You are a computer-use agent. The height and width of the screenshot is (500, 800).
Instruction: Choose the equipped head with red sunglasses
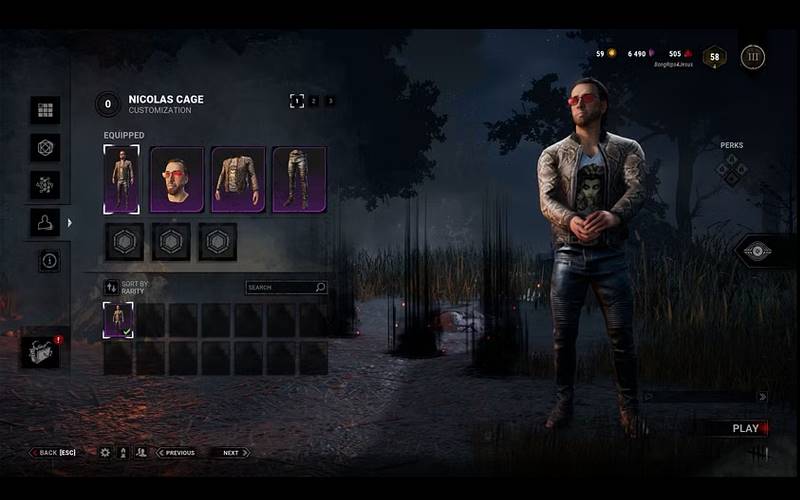tap(177, 179)
